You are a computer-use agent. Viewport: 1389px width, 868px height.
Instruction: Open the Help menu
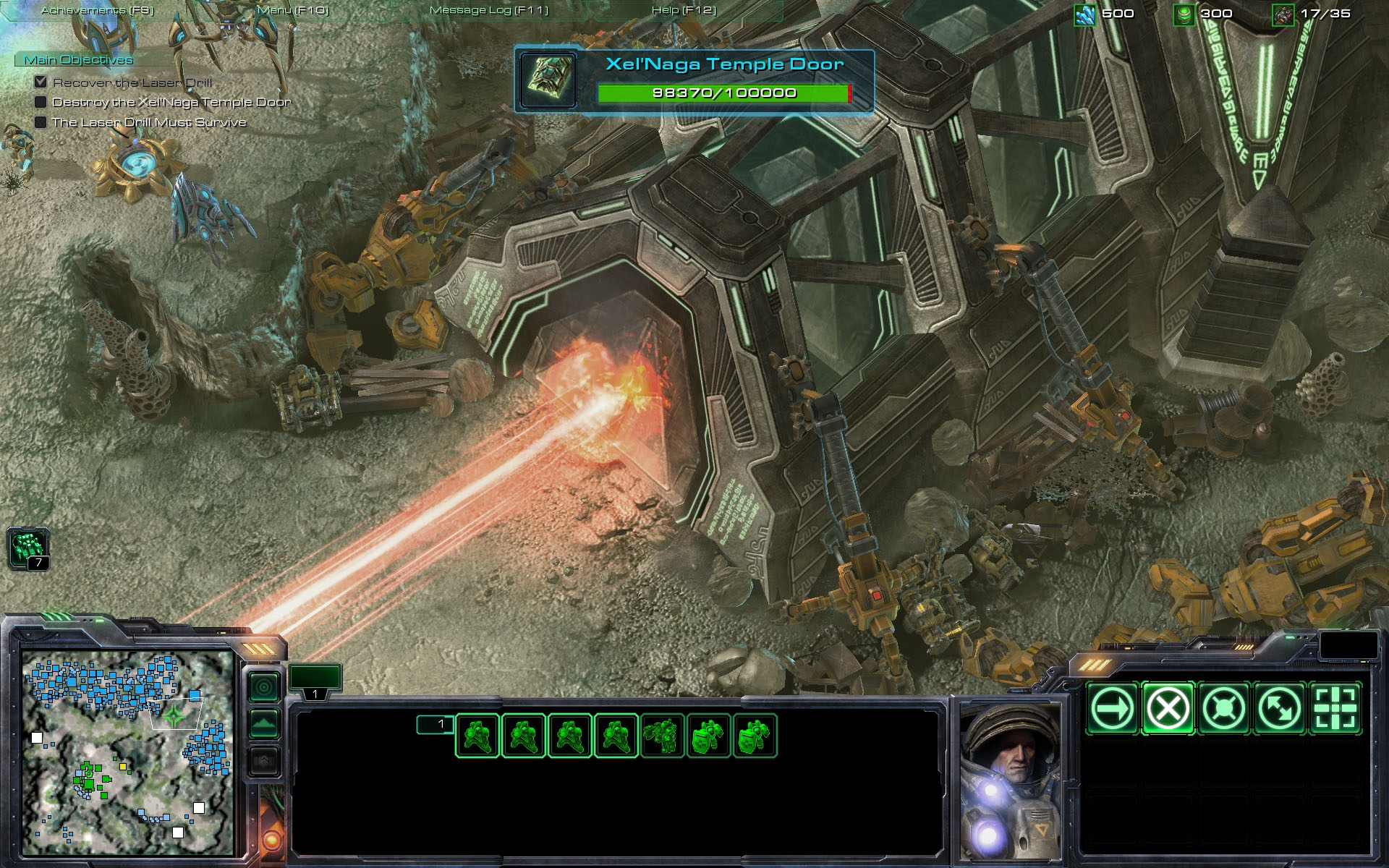684,10
